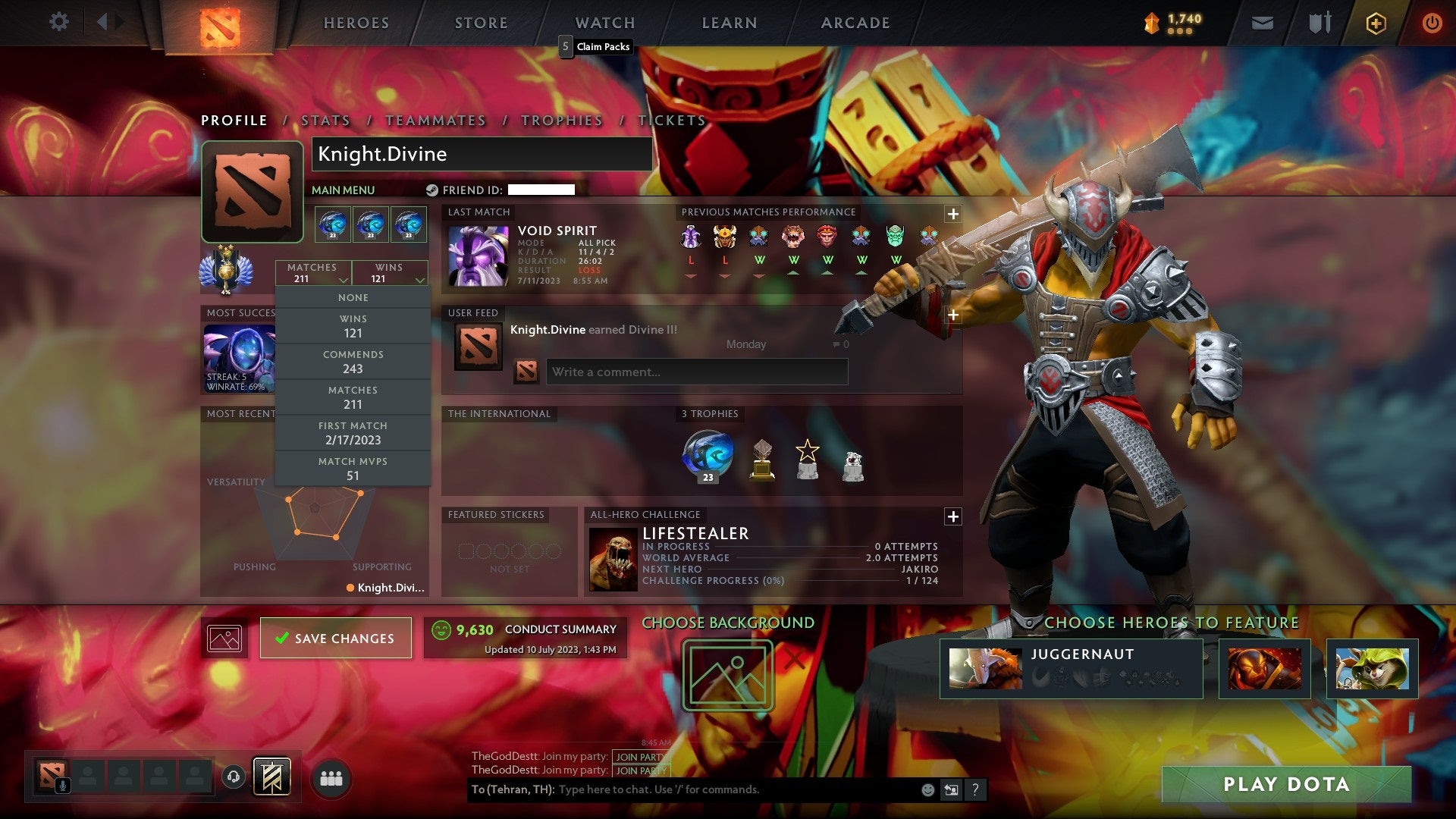This screenshot has height=819, width=1456.
Task: Click the gold hexagon plus icon
Action: pos(1376,23)
